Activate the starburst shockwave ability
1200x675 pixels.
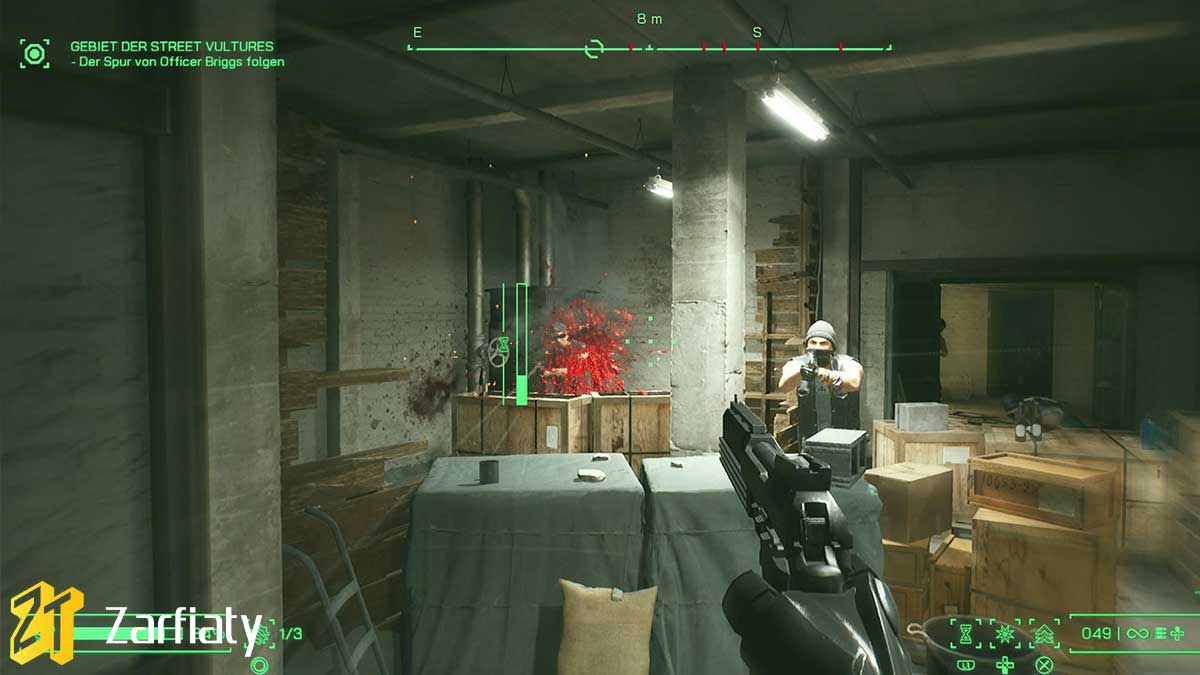click(x=1003, y=633)
